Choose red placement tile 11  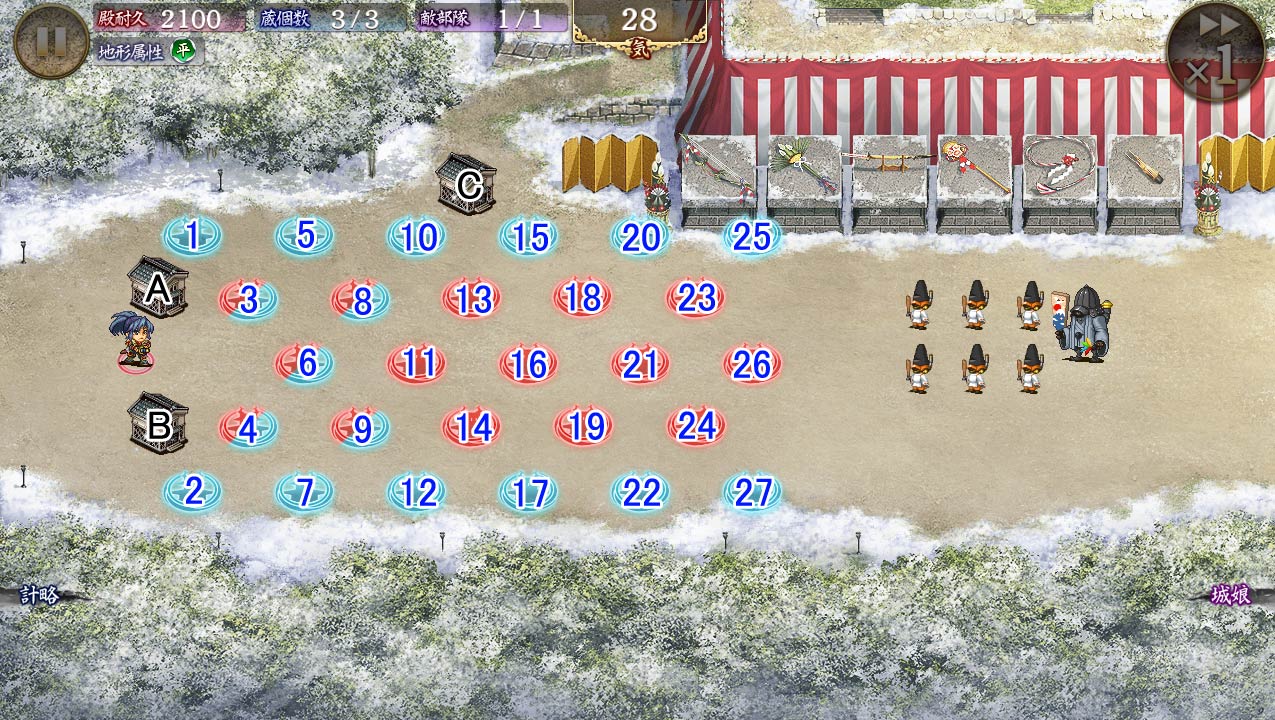pyautogui.click(x=417, y=364)
